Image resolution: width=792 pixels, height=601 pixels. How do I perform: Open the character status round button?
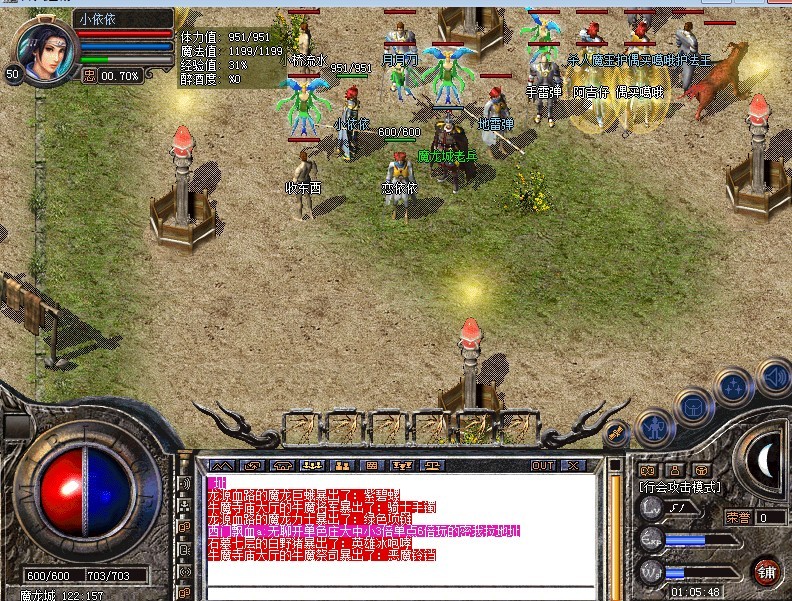pyautogui.click(x=653, y=426)
